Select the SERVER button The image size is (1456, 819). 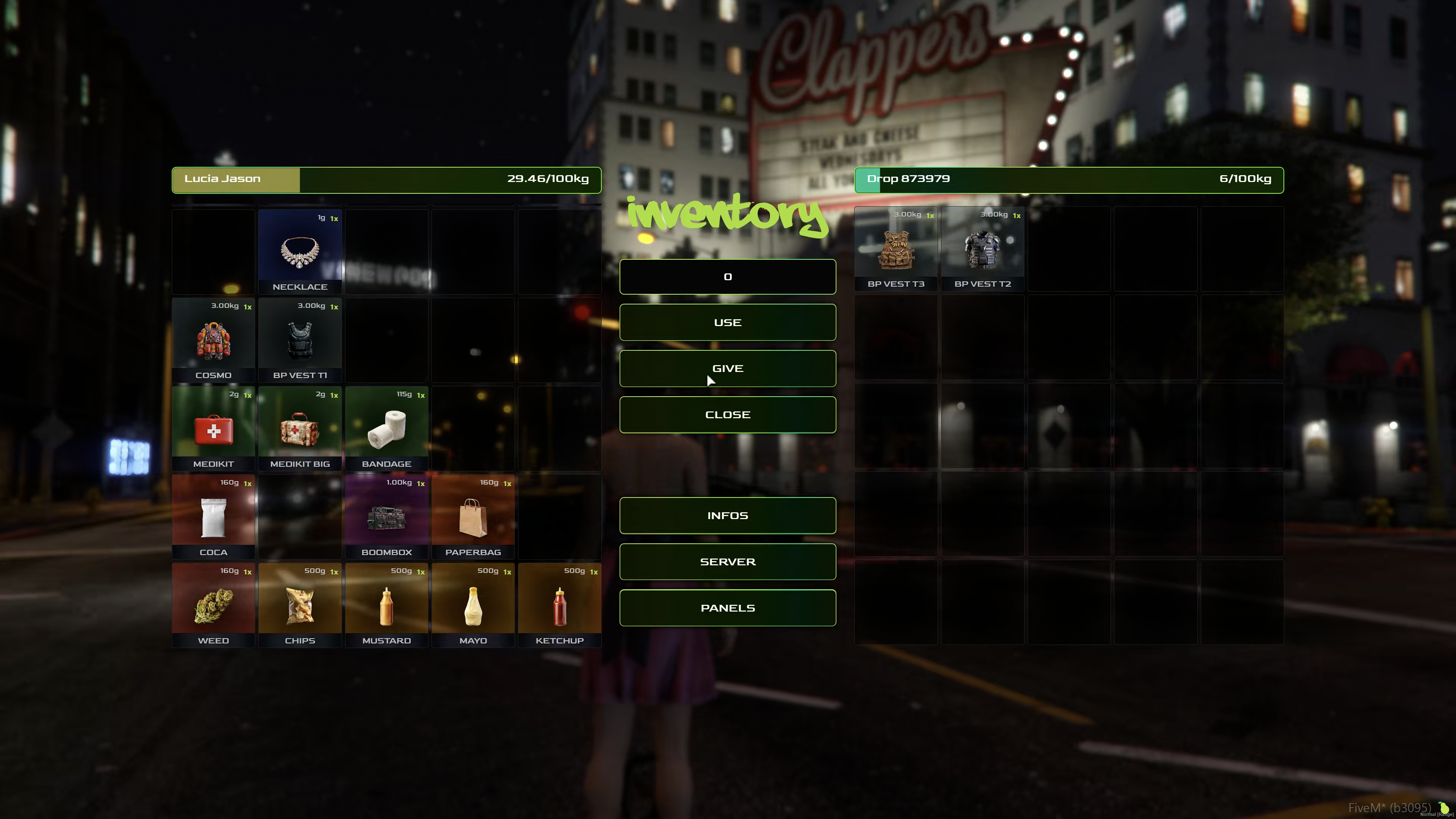point(728,562)
